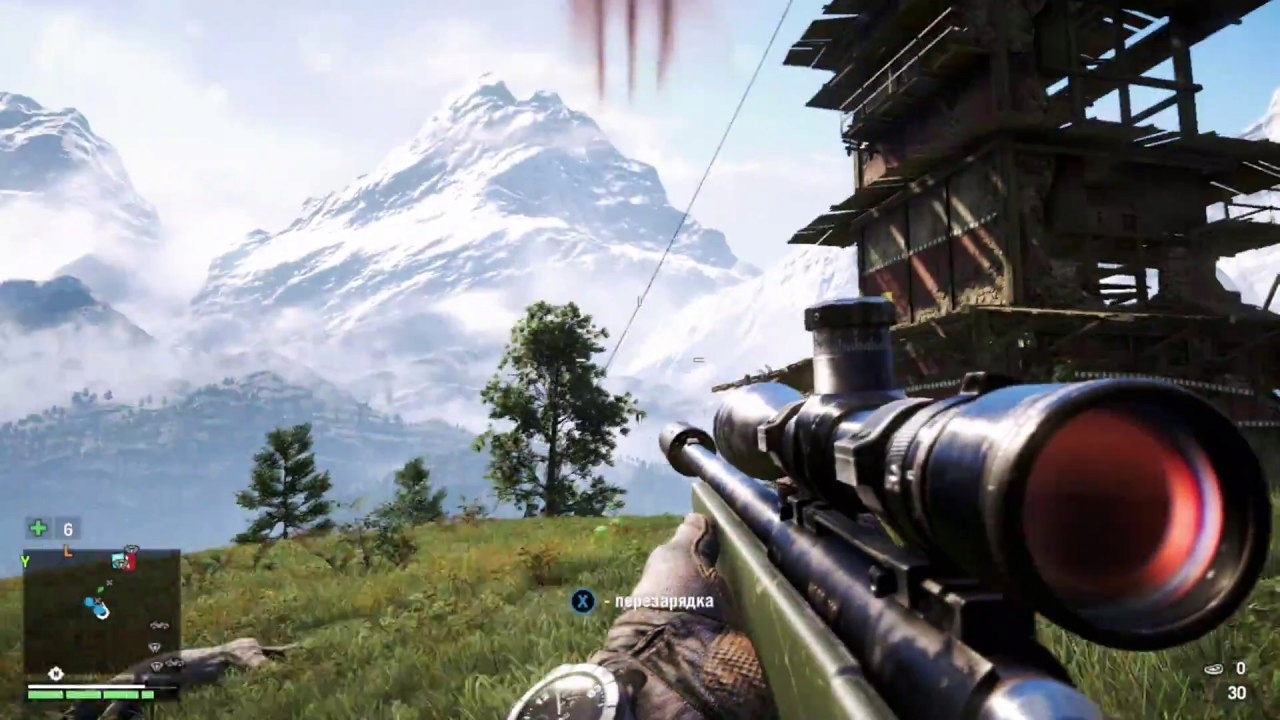The width and height of the screenshot is (1280, 720).
Task: Click the diamond loot icon on the minimap
Action: tap(156, 646)
